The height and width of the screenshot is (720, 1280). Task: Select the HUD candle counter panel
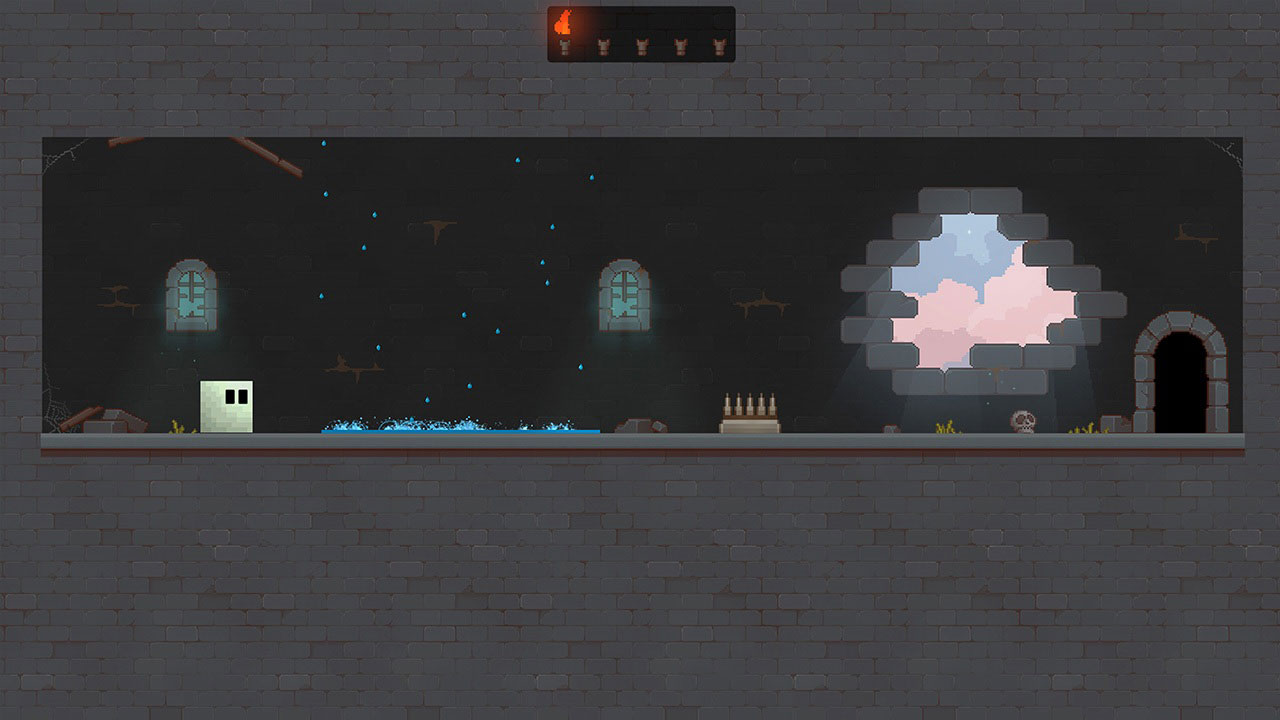coord(643,35)
